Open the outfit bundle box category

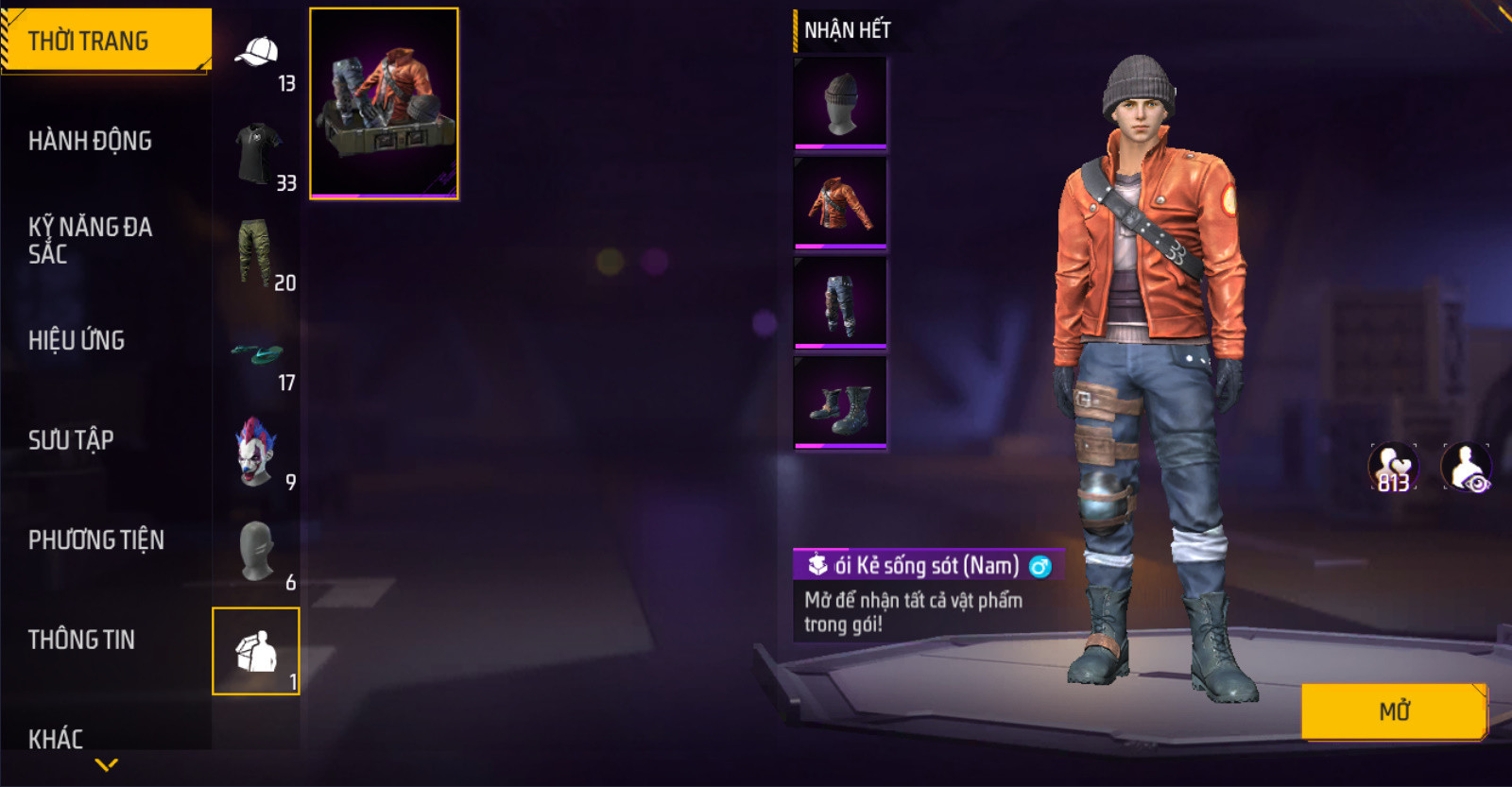coord(256,651)
